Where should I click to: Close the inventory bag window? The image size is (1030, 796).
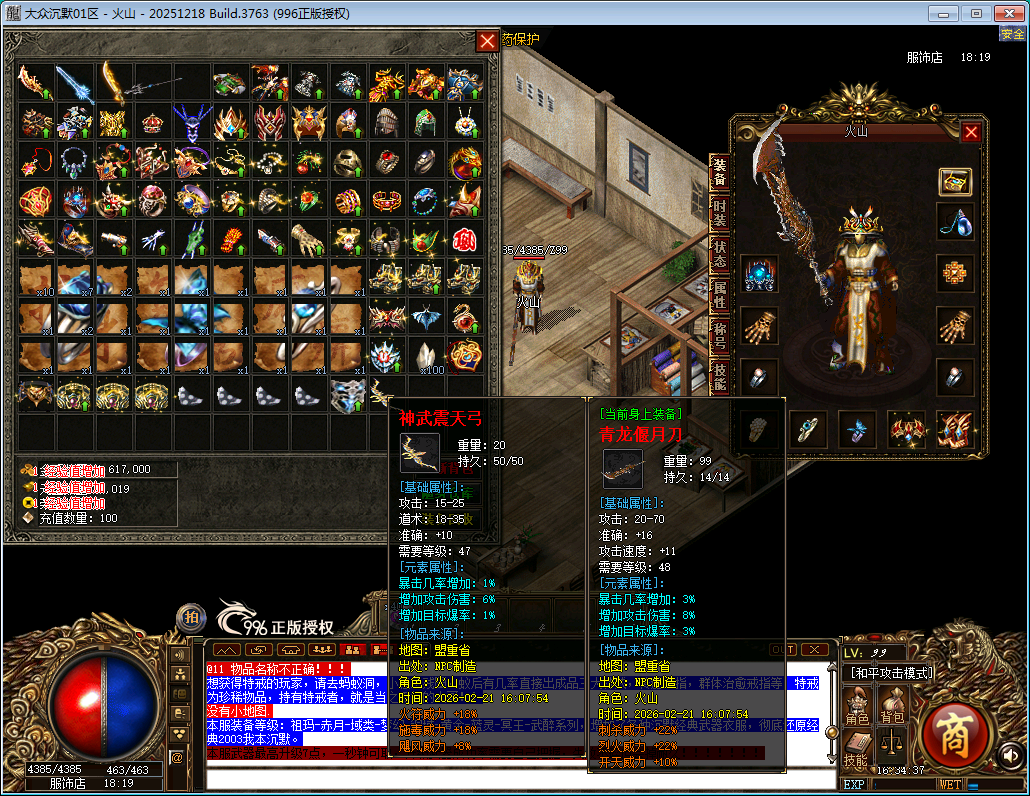487,40
